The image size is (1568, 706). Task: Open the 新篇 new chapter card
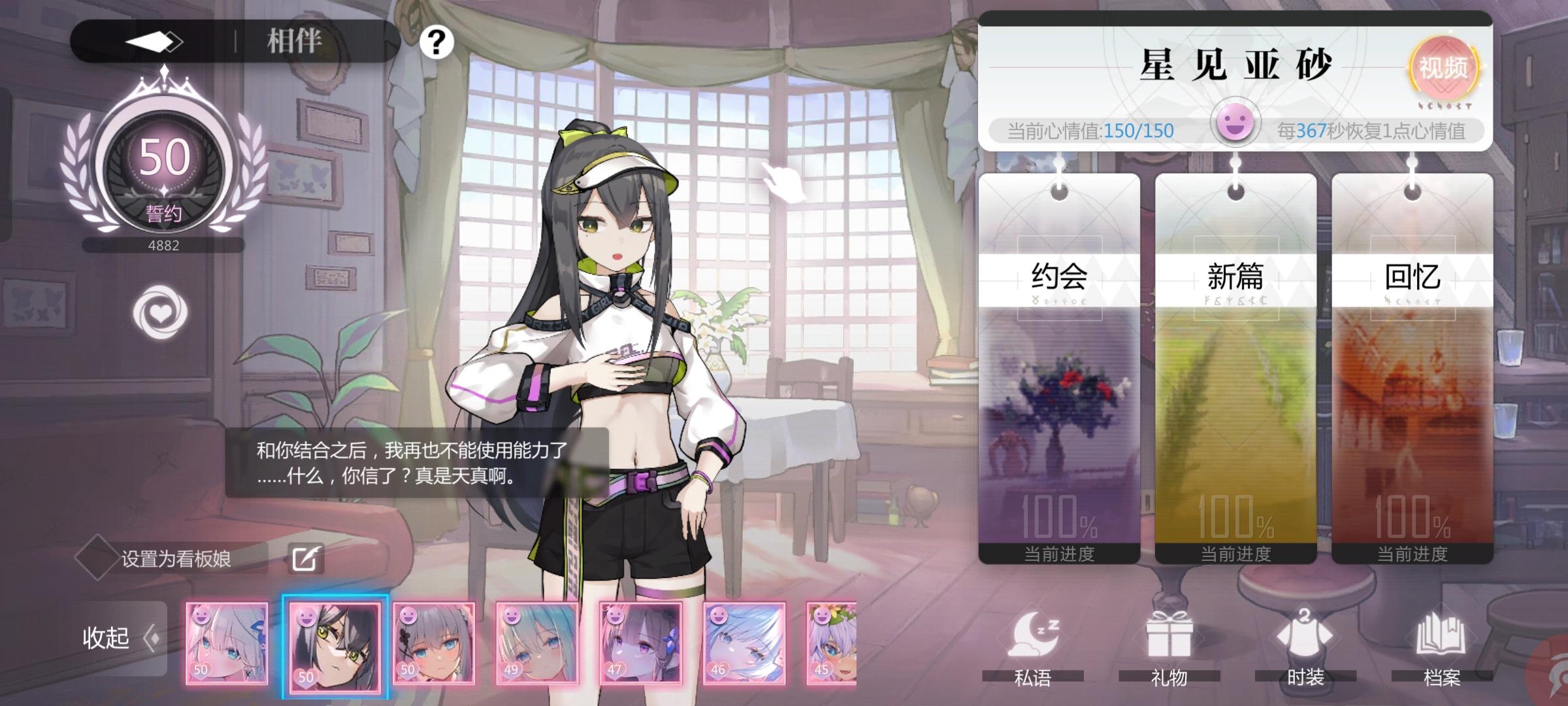(x=1235, y=360)
